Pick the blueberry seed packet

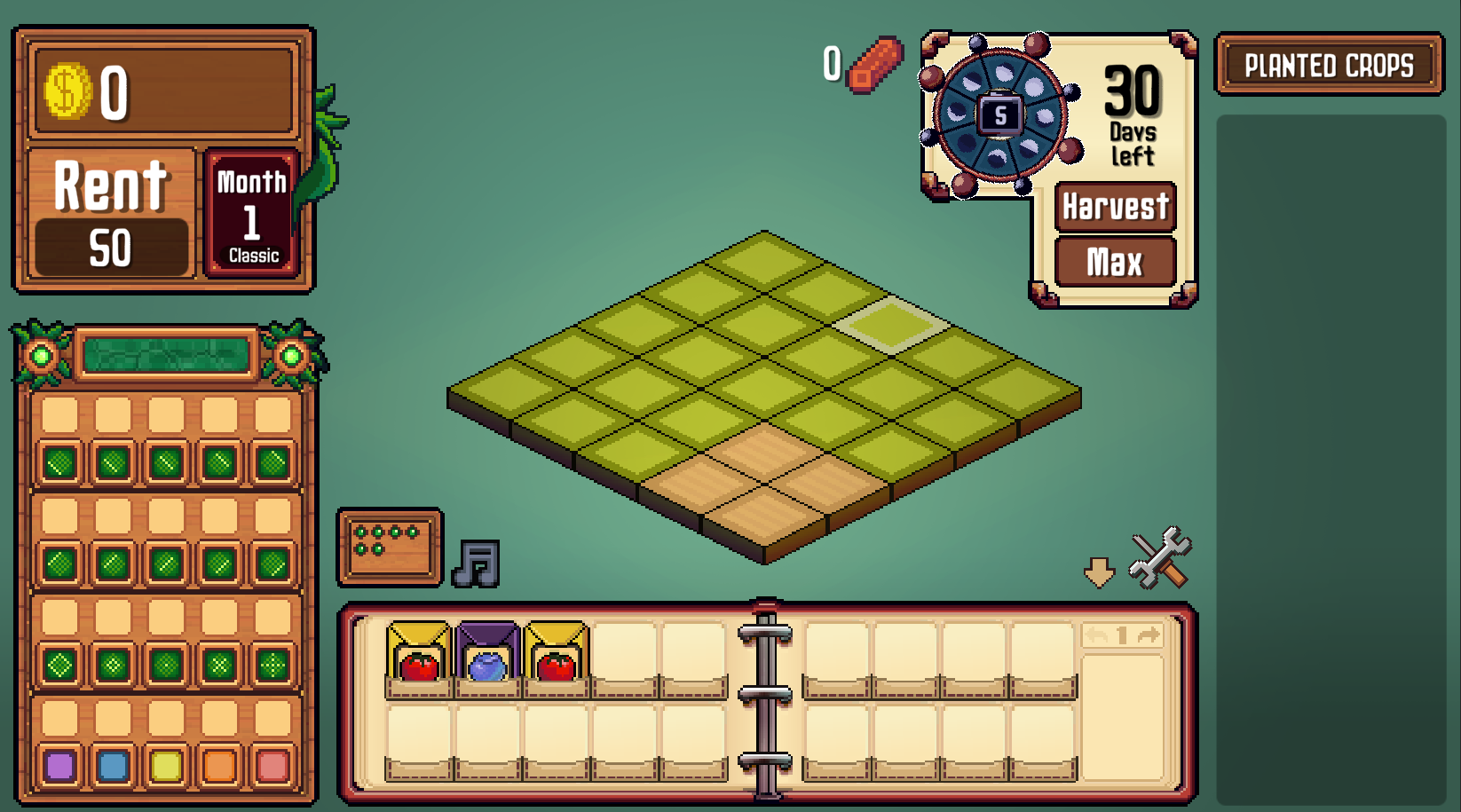click(x=486, y=658)
